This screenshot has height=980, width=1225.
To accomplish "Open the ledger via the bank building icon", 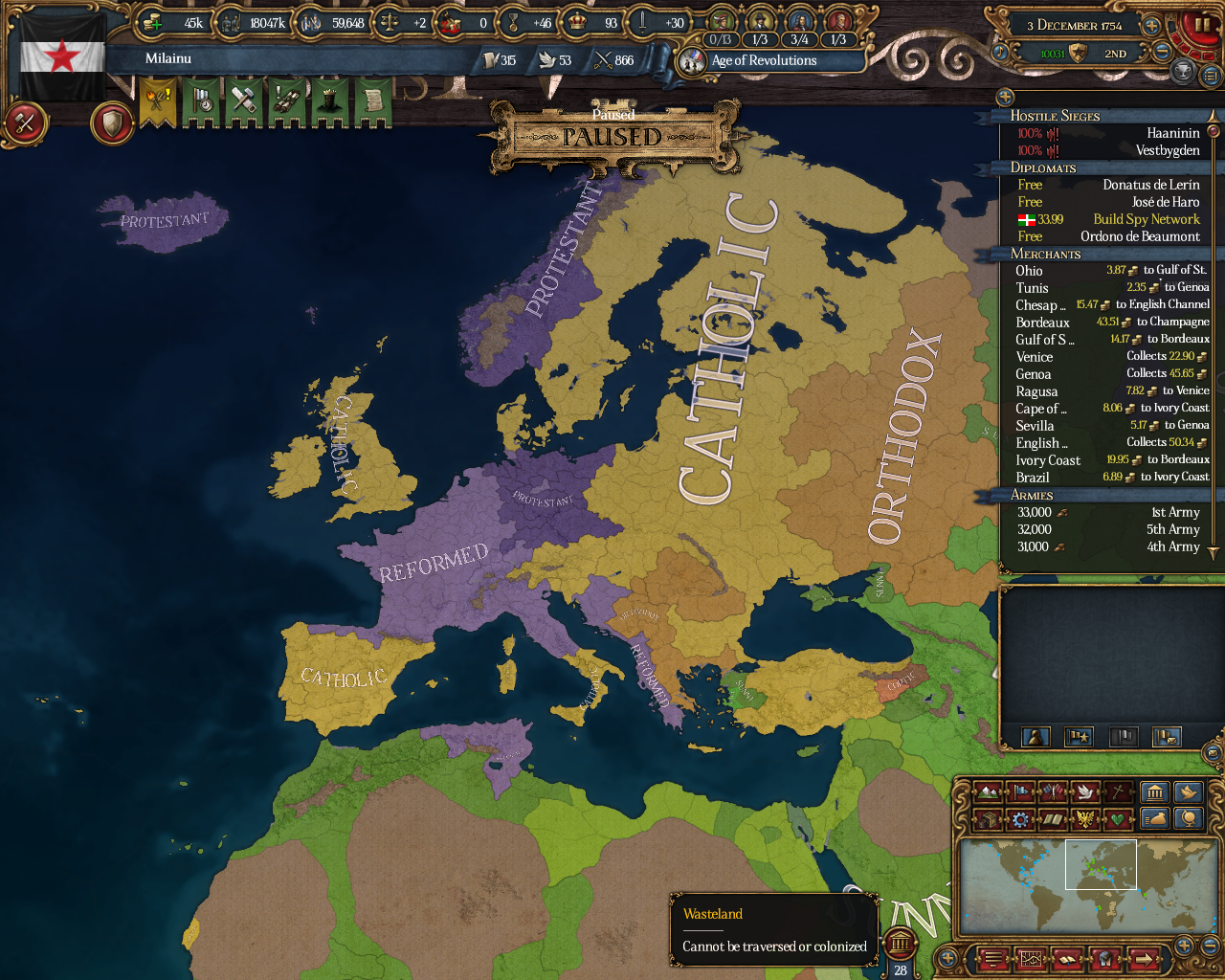I will [x=1153, y=791].
